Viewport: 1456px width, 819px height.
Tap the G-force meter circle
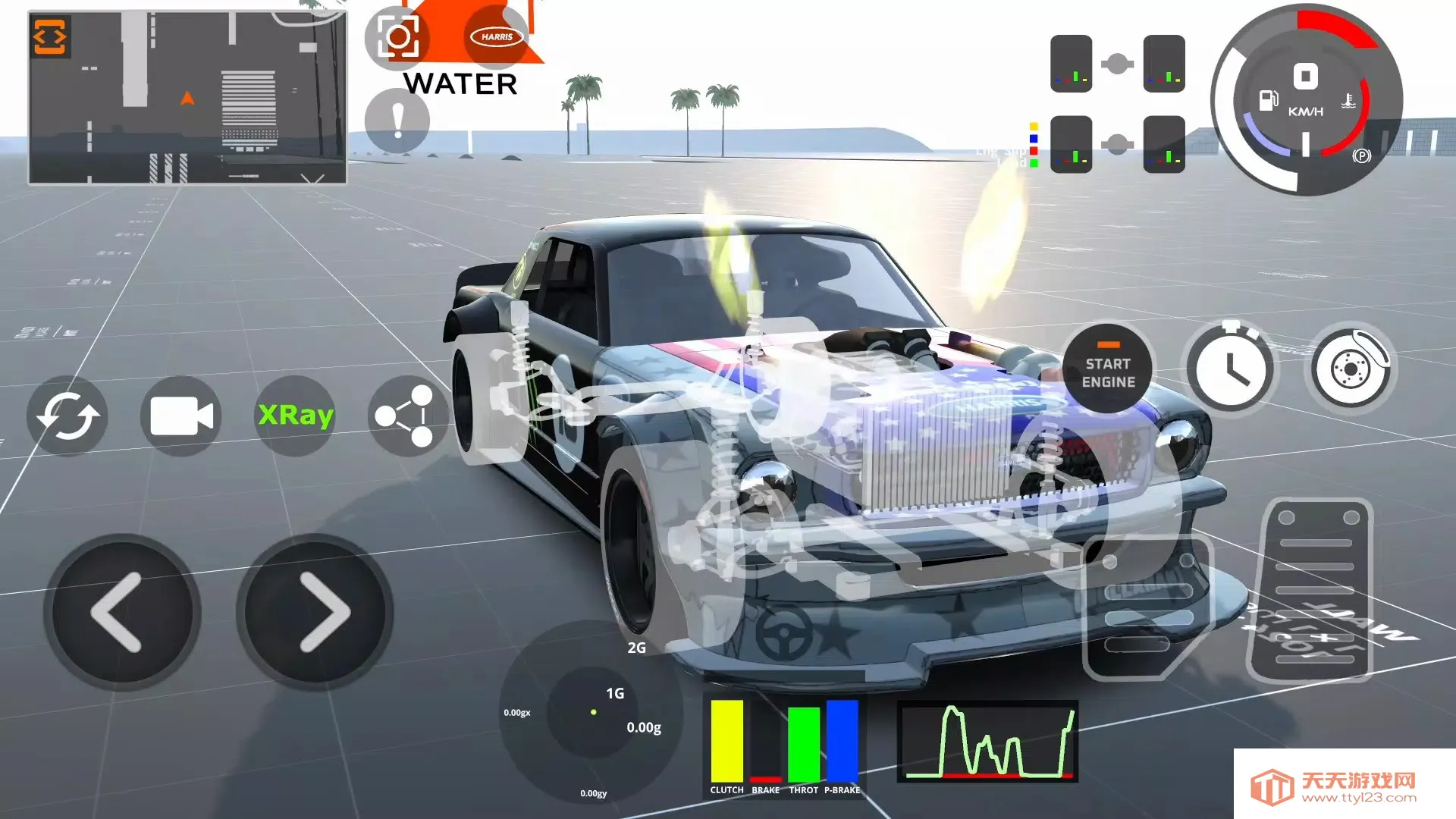pyautogui.click(x=594, y=713)
